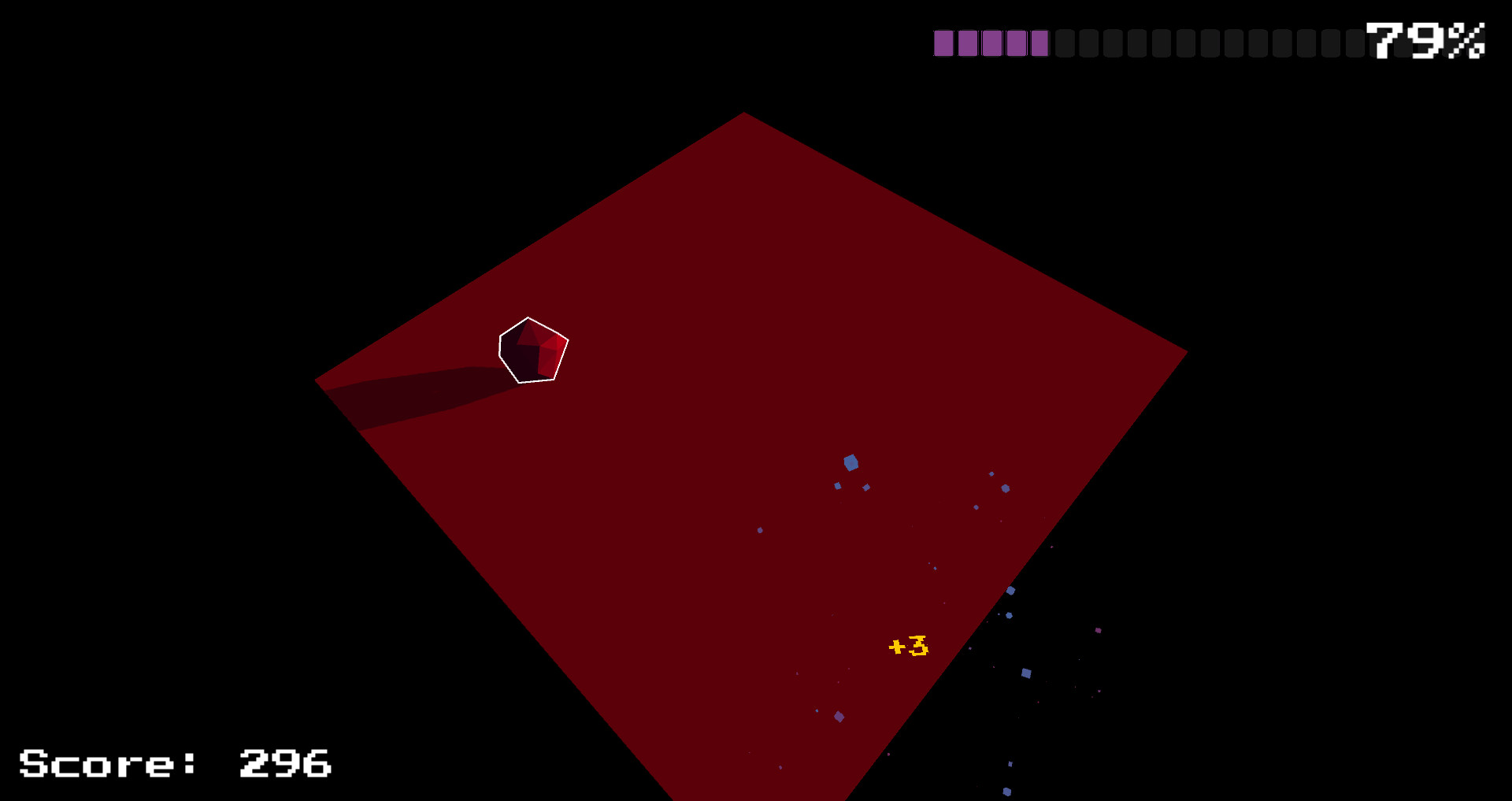Select the white-outlined player ball
1512x801 pixels.
click(x=532, y=350)
